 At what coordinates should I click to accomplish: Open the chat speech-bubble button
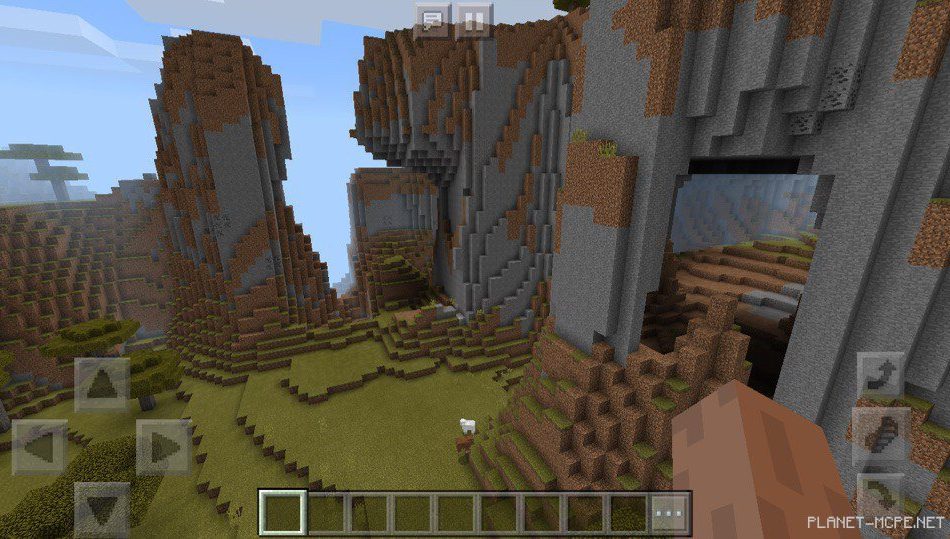(431, 21)
